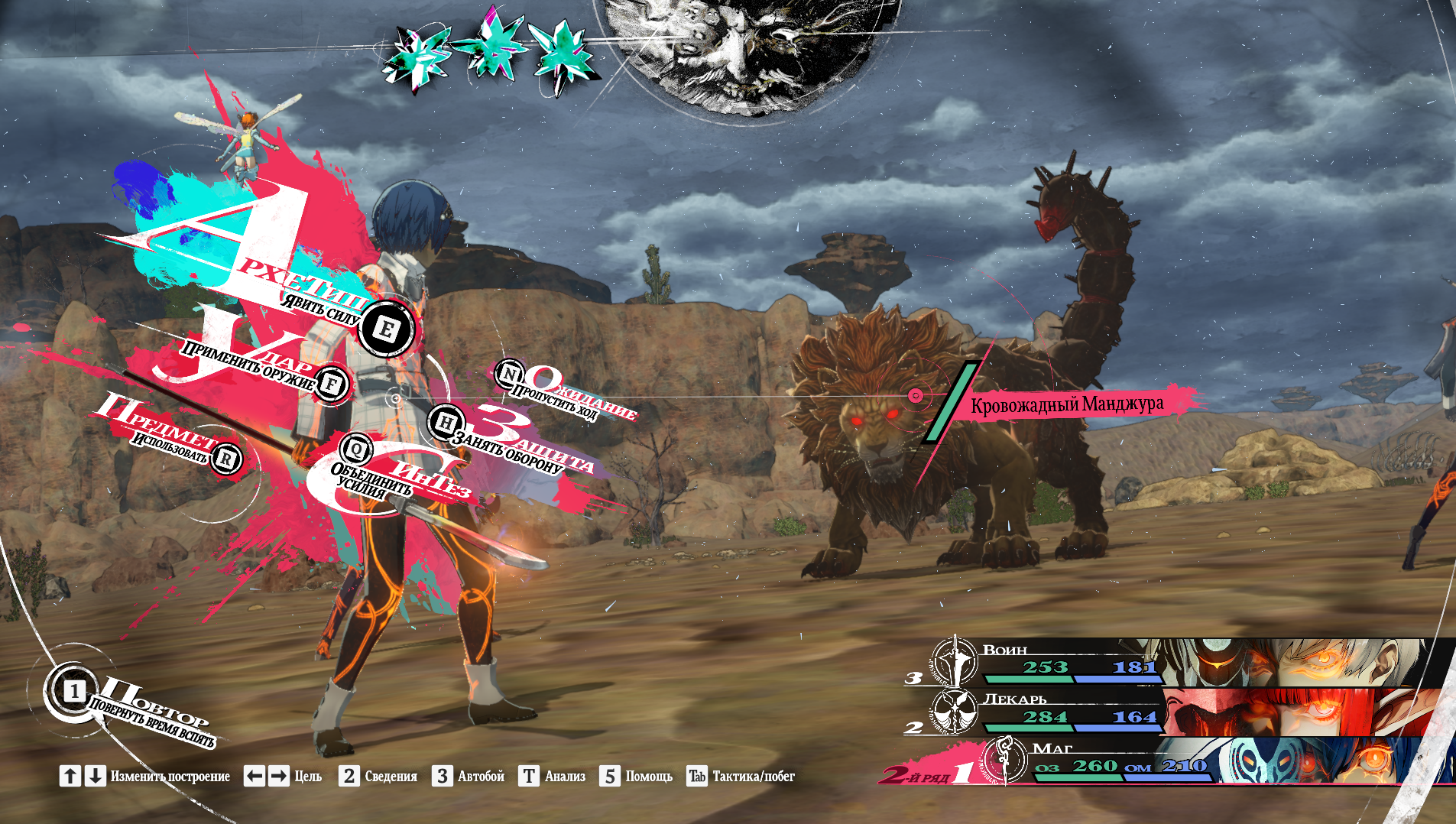Image resolution: width=1456 pixels, height=824 pixels.
Task: Choose Ожидание to skip the turn
Action: 509,374
